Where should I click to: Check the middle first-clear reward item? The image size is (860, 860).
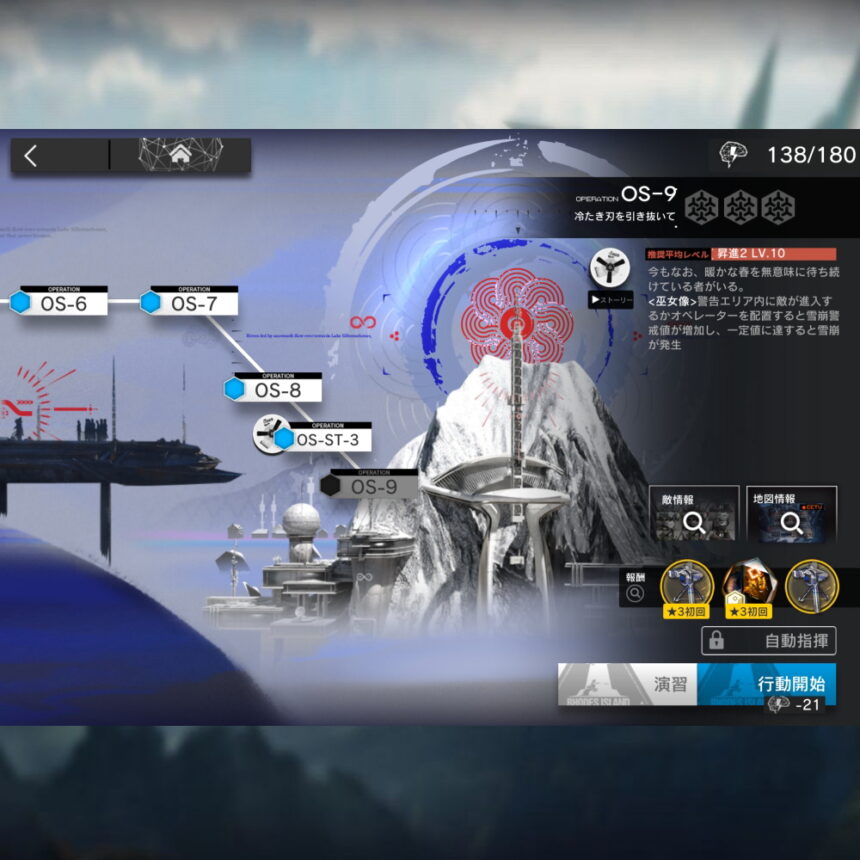748,587
